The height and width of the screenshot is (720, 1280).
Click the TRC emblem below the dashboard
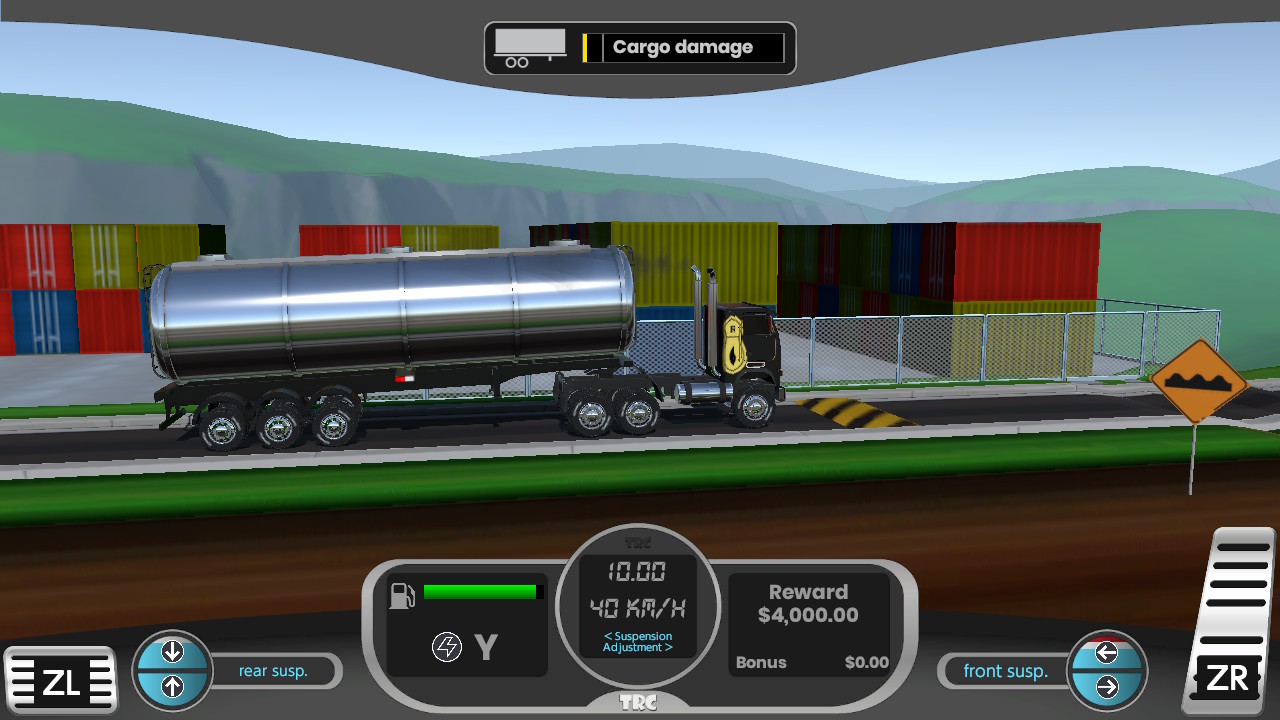640,702
